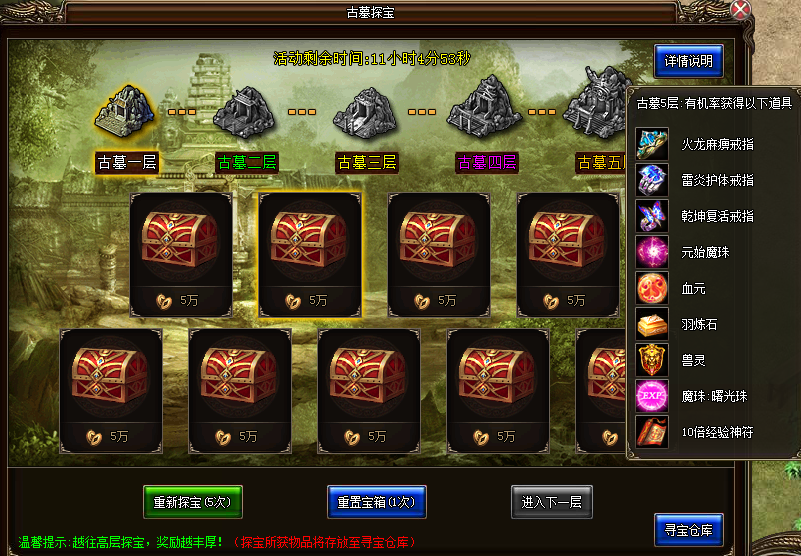Click the 魔珠:曙光珠 EXP orb icon

coord(652,396)
